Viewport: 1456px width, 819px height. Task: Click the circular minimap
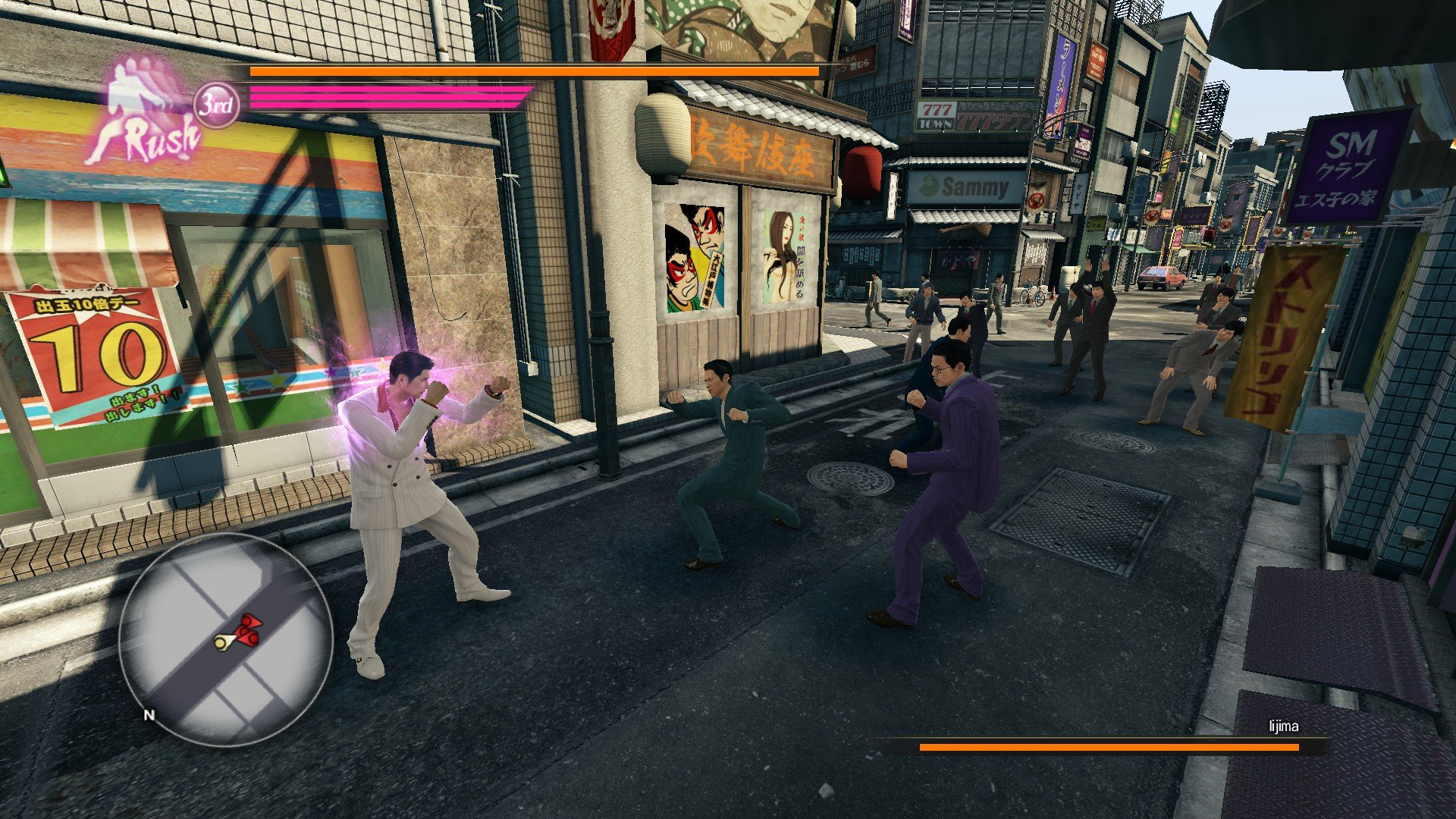(225, 639)
